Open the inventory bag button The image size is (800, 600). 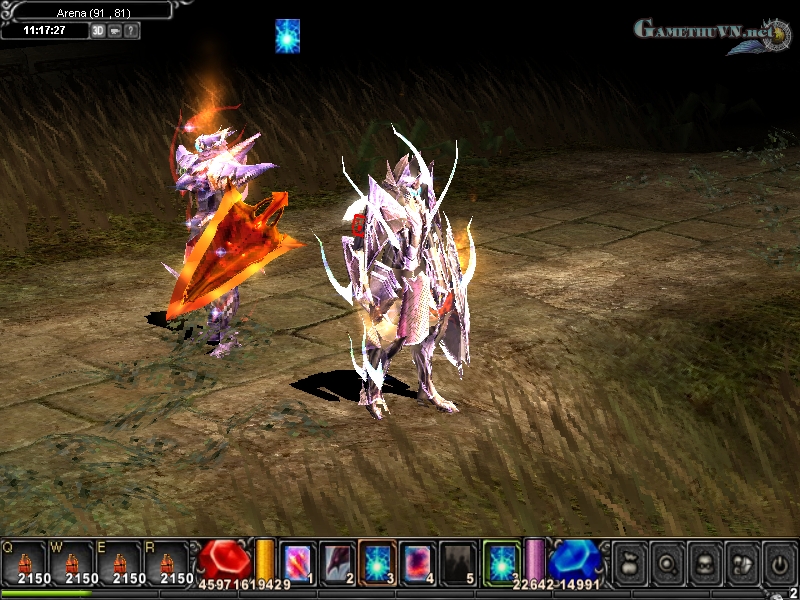pyautogui.click(x=629, y=562)
